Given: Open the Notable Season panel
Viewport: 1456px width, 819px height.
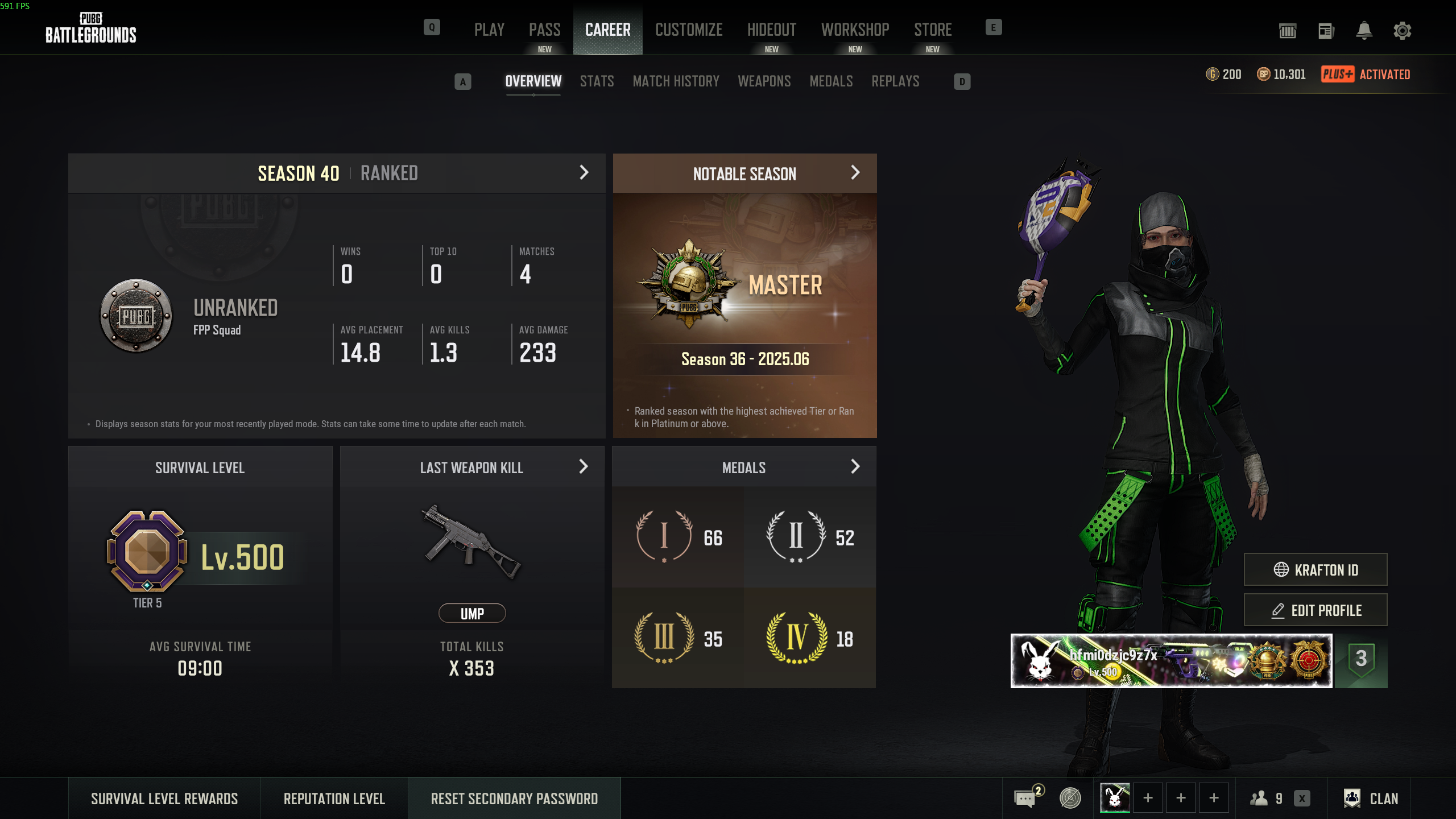Looking at the screenshot, I should click(855, 173).
